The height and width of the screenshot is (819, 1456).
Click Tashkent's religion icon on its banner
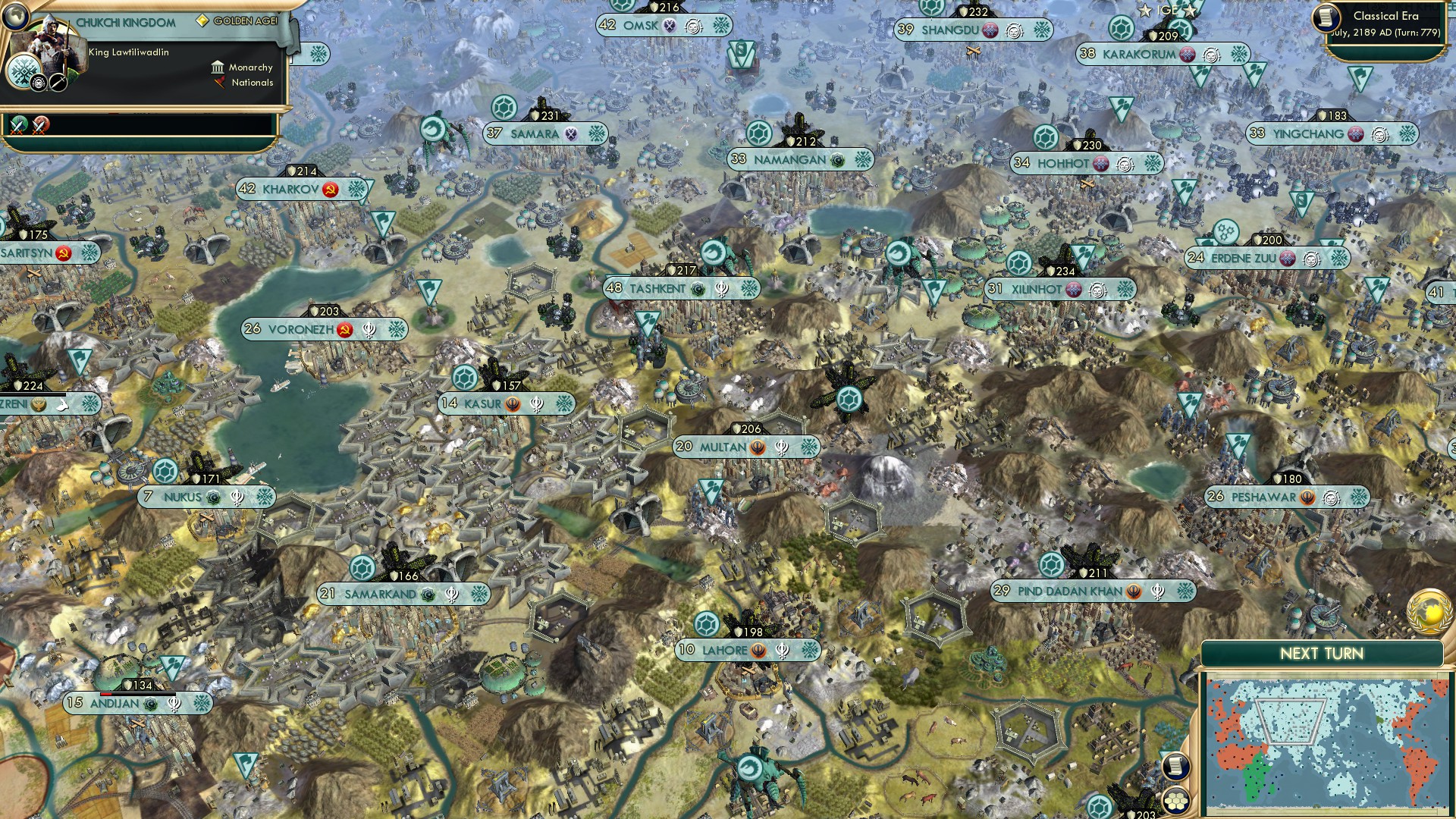click(x=698, y=290)
